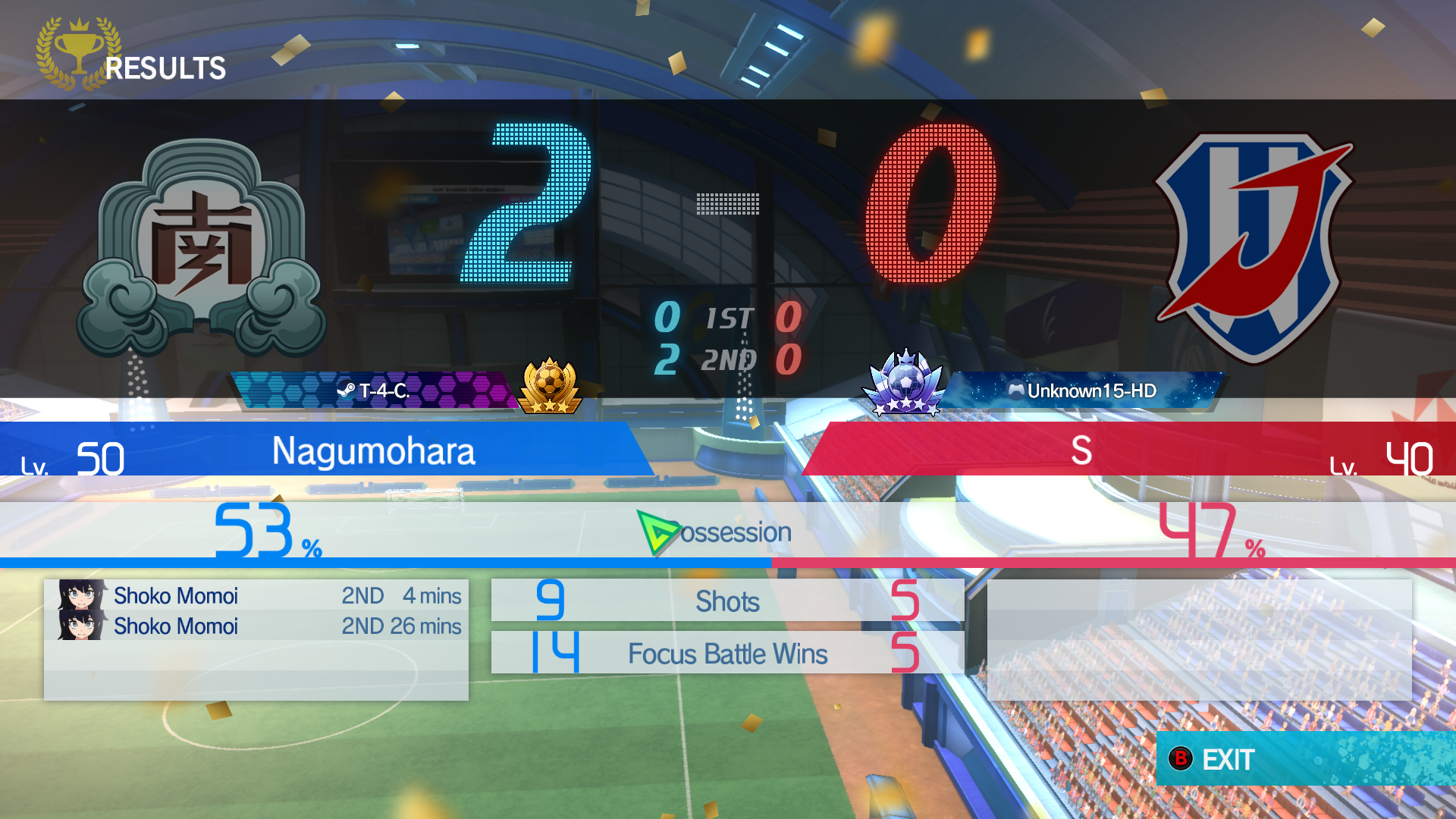Screen dimensions: 1456x819
Task: Select the Unknown15-HD player banner
Action: (x=1082, y=391)
